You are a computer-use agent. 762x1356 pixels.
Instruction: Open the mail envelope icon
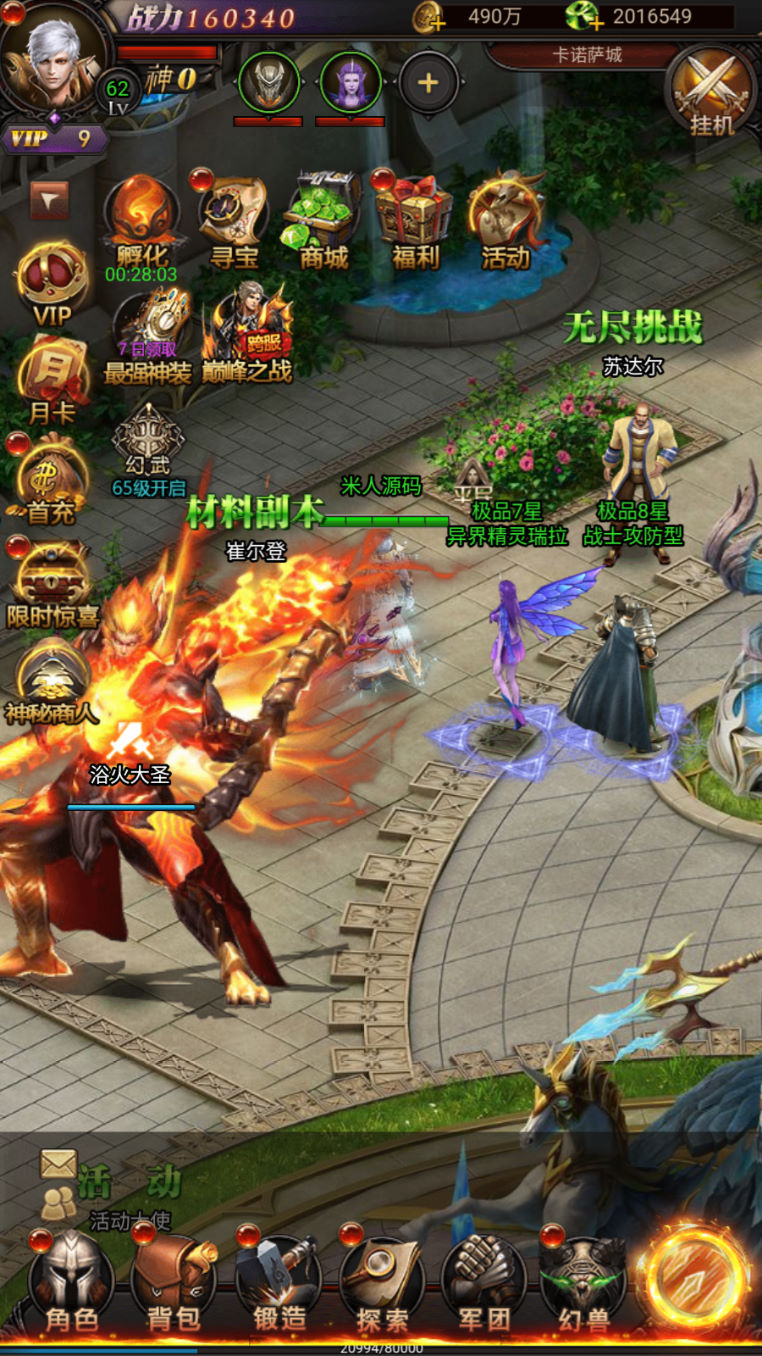[x=58, y=1163]
